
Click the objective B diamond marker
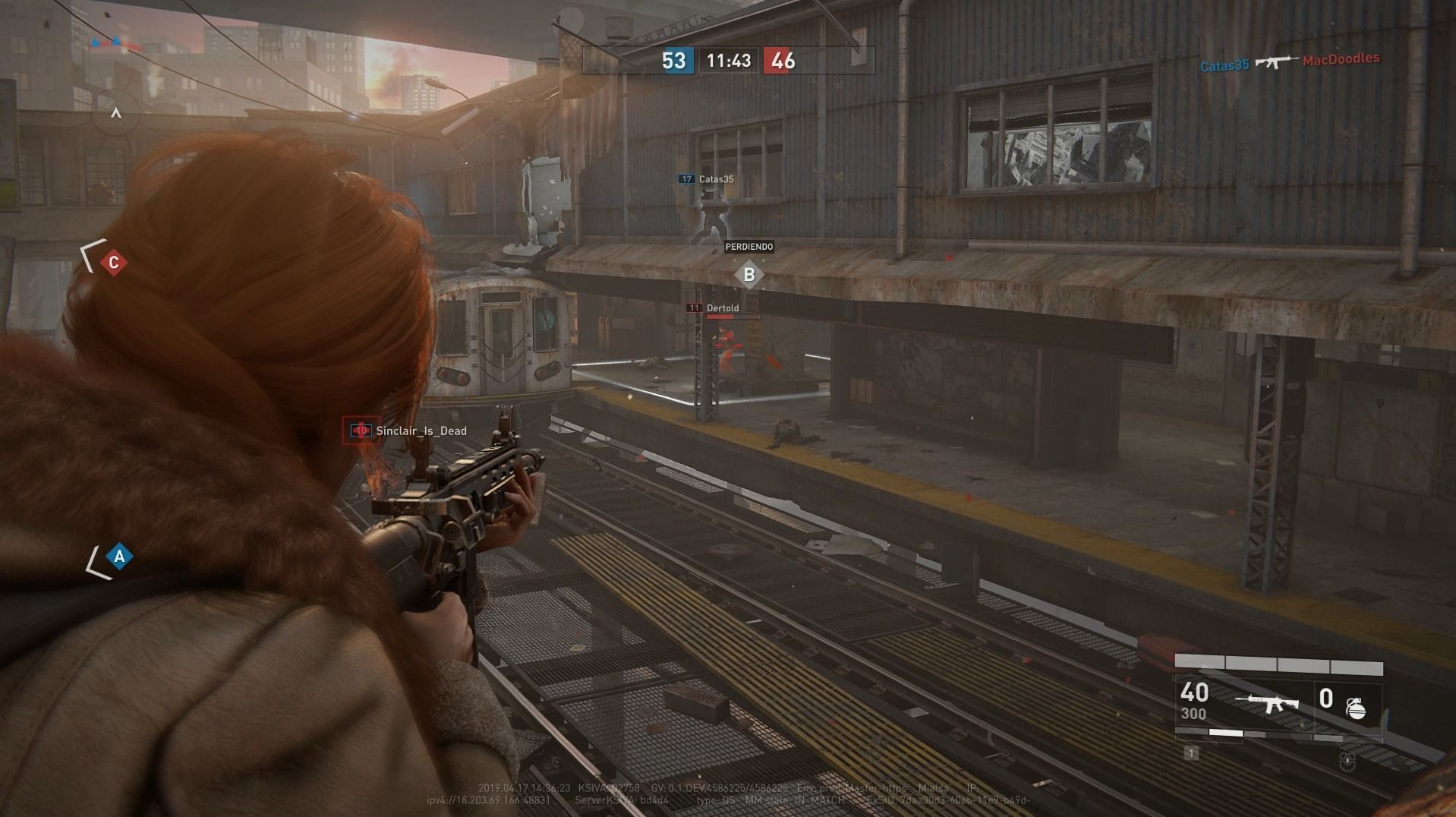tap(748, 275)
